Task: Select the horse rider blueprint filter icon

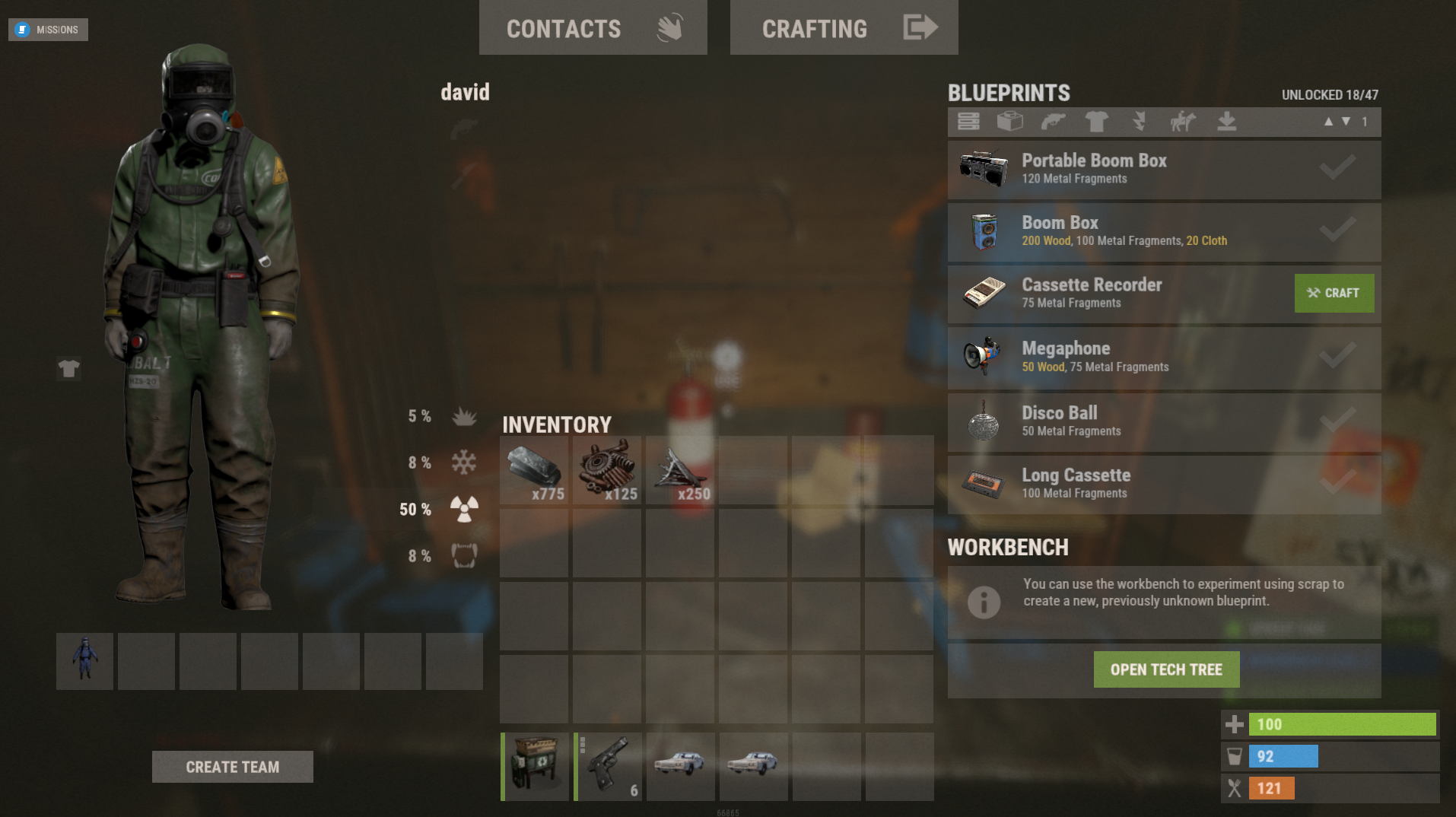Action: click(1182, 122)
